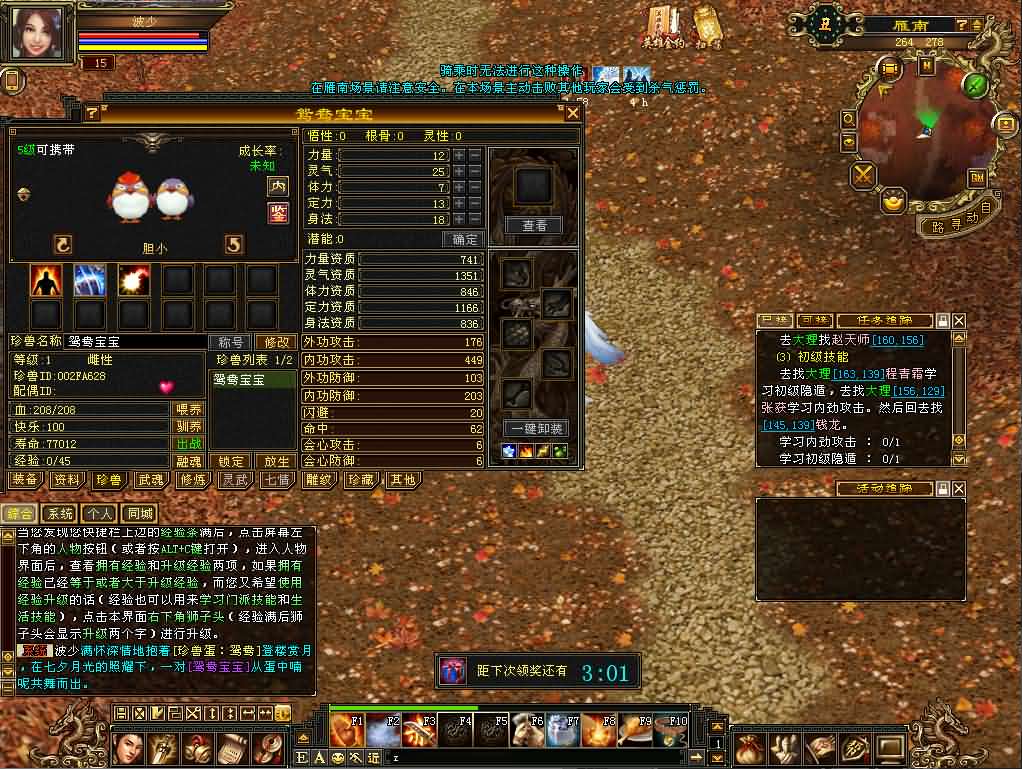1022x769 pixels.
Task: Select 鸳鸯宝宝 in the pet list
Action: click(253, 380)
